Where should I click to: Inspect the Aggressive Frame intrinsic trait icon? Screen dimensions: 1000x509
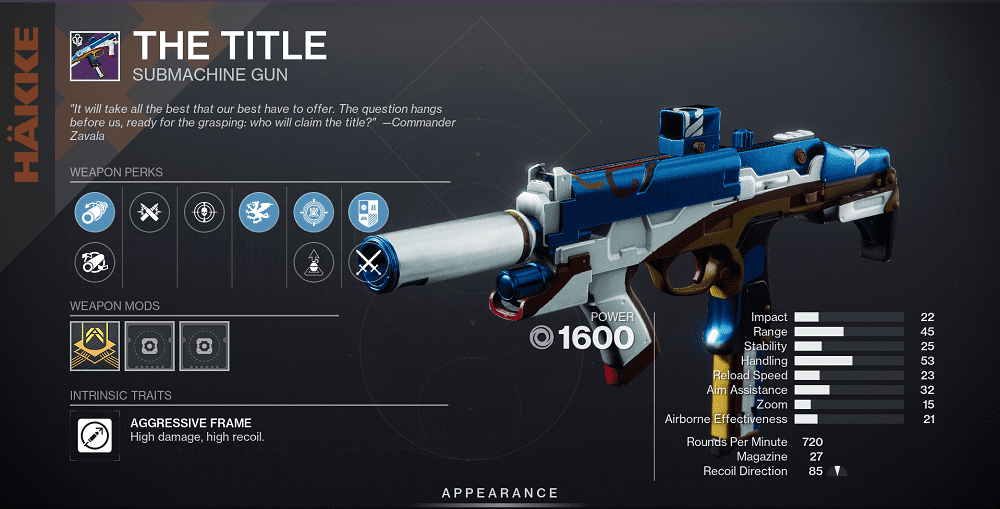tap(95, 435)
